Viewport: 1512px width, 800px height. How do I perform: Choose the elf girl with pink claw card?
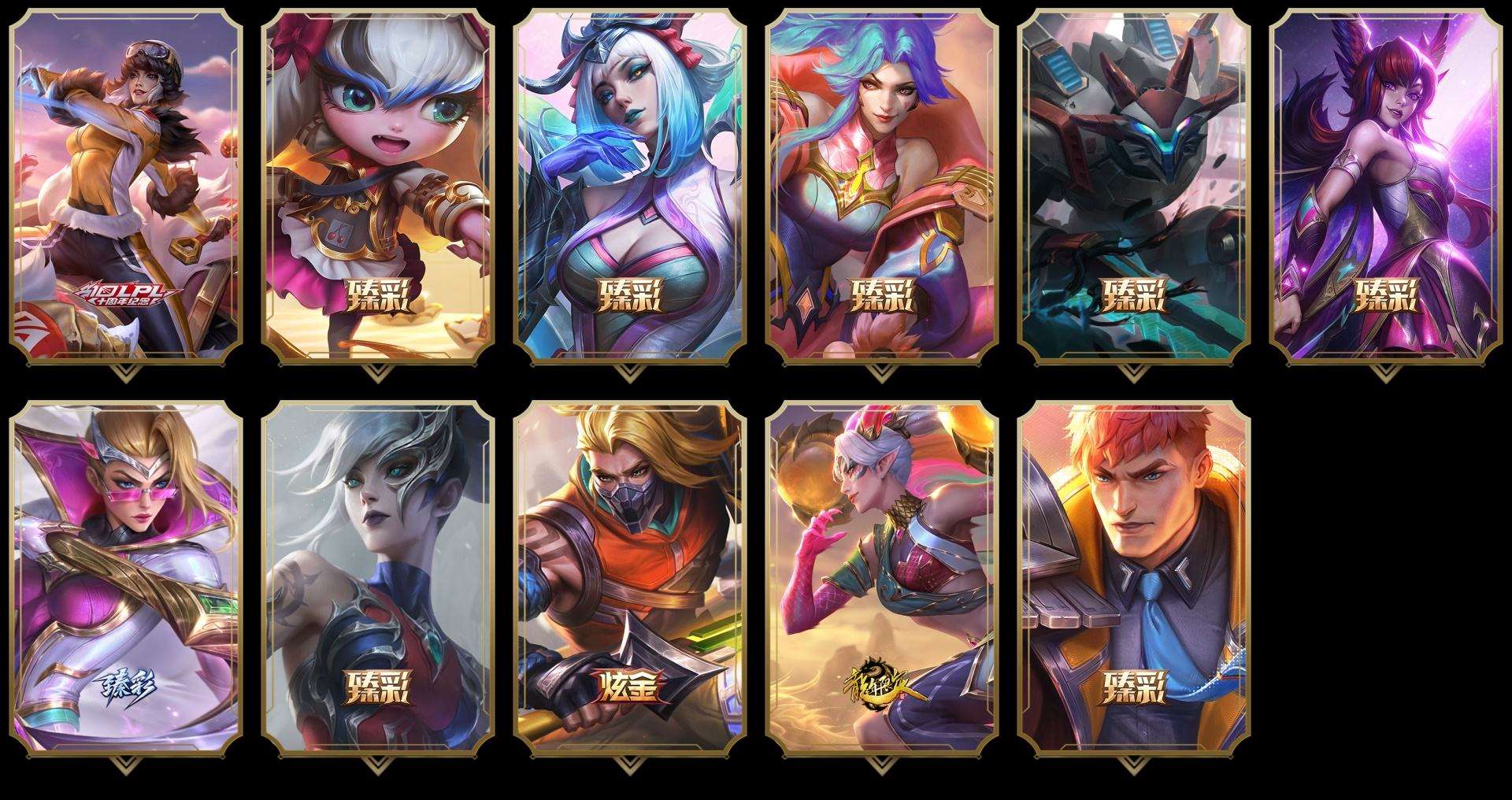(x=882, y=578)
